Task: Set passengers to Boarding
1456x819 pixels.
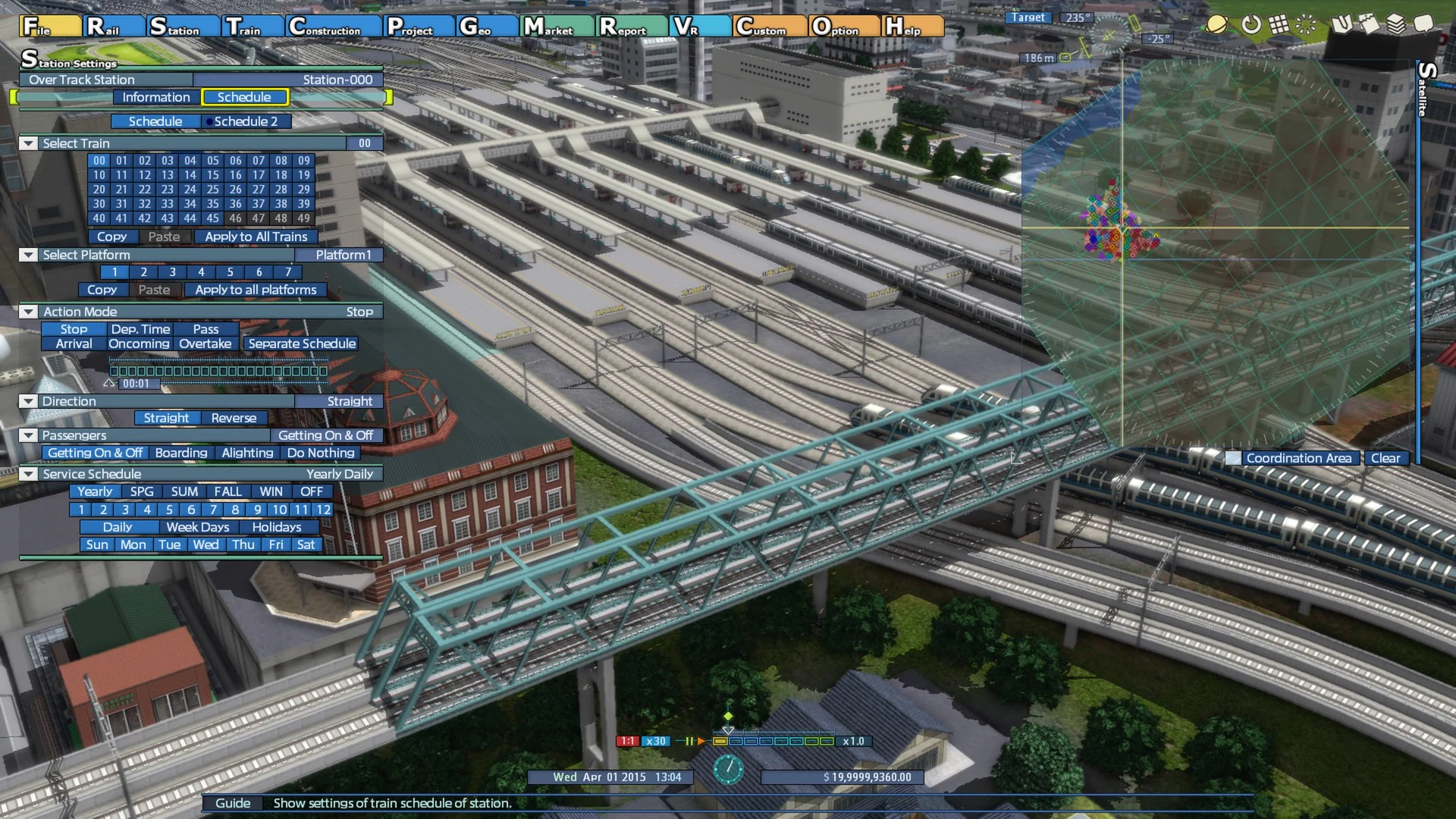Action: click(181, 453)
